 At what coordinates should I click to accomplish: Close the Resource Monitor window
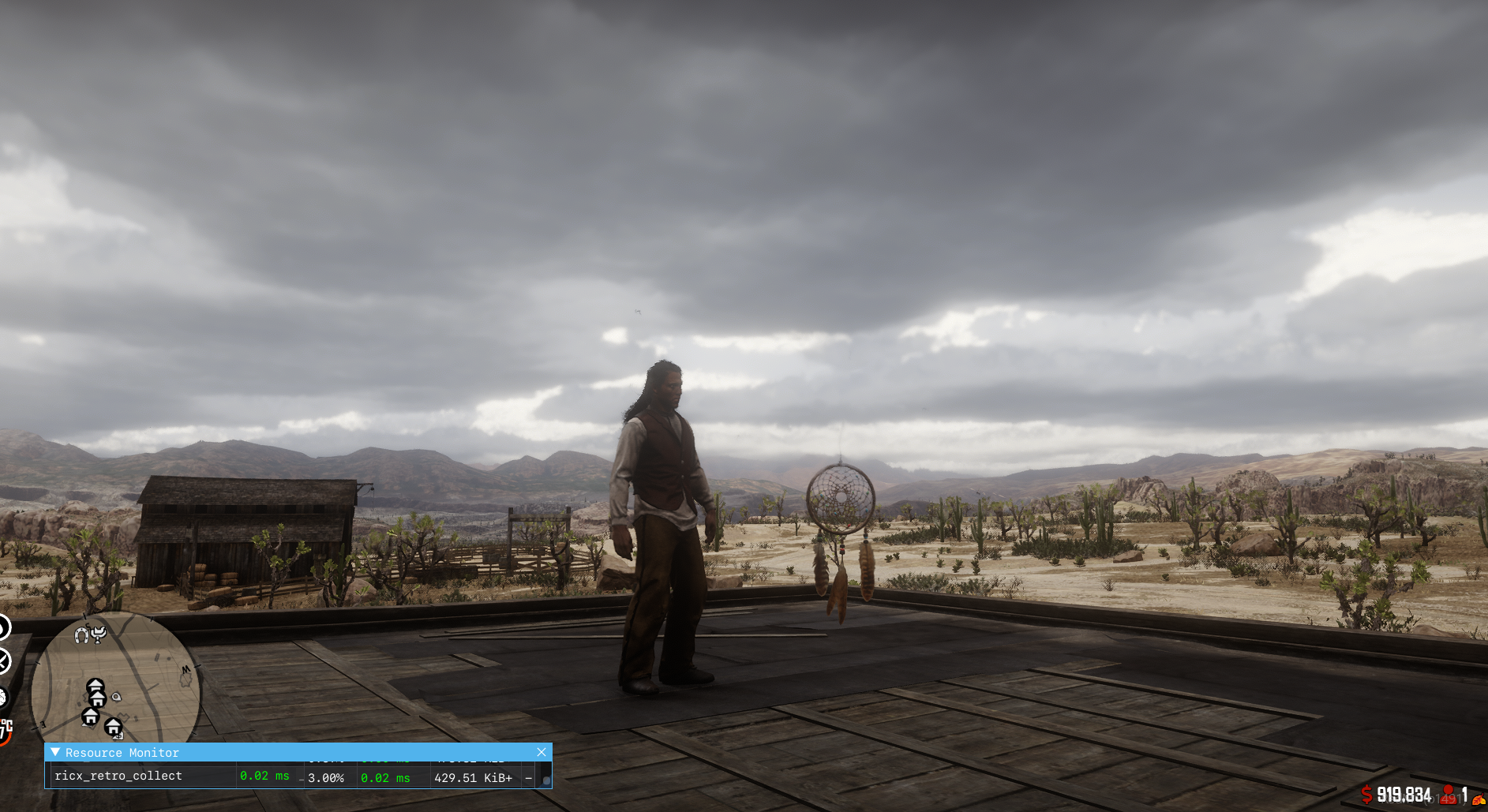[x=542, y=752]
